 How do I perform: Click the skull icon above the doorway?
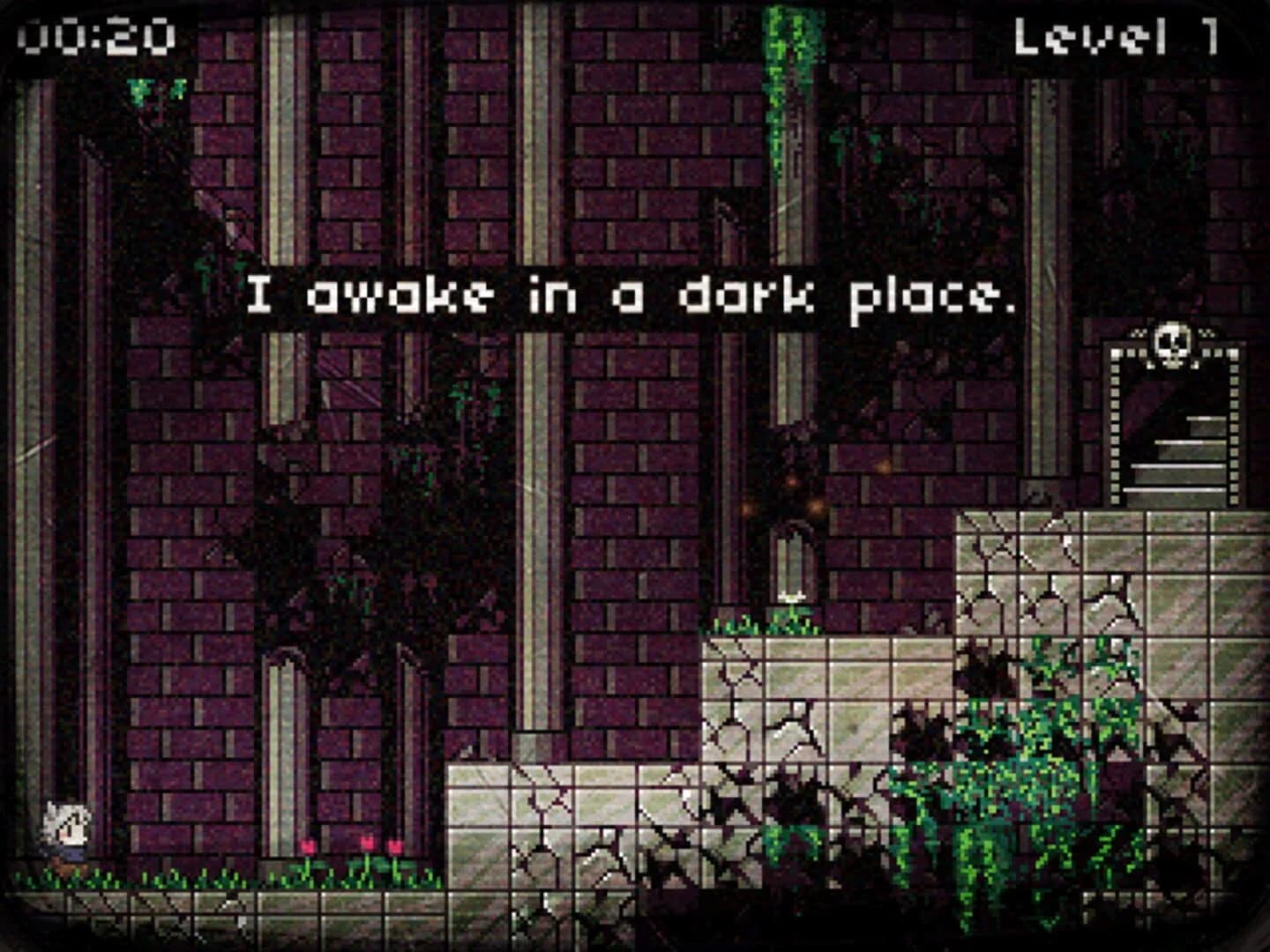point(1171,344)
